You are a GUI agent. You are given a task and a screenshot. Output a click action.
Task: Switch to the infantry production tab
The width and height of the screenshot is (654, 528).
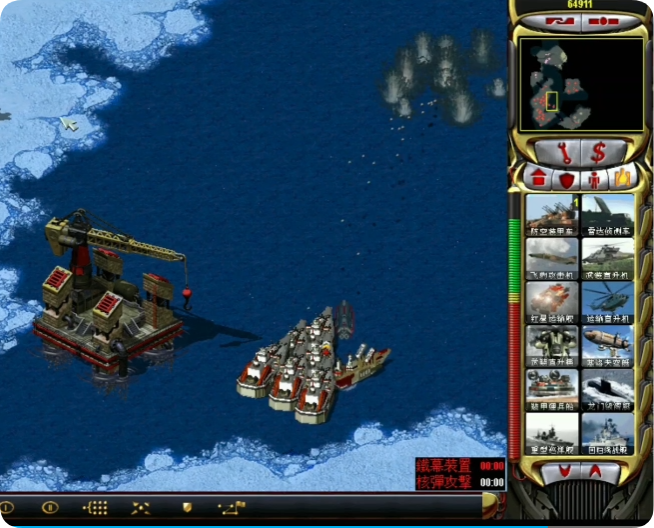tap(595, 179)
